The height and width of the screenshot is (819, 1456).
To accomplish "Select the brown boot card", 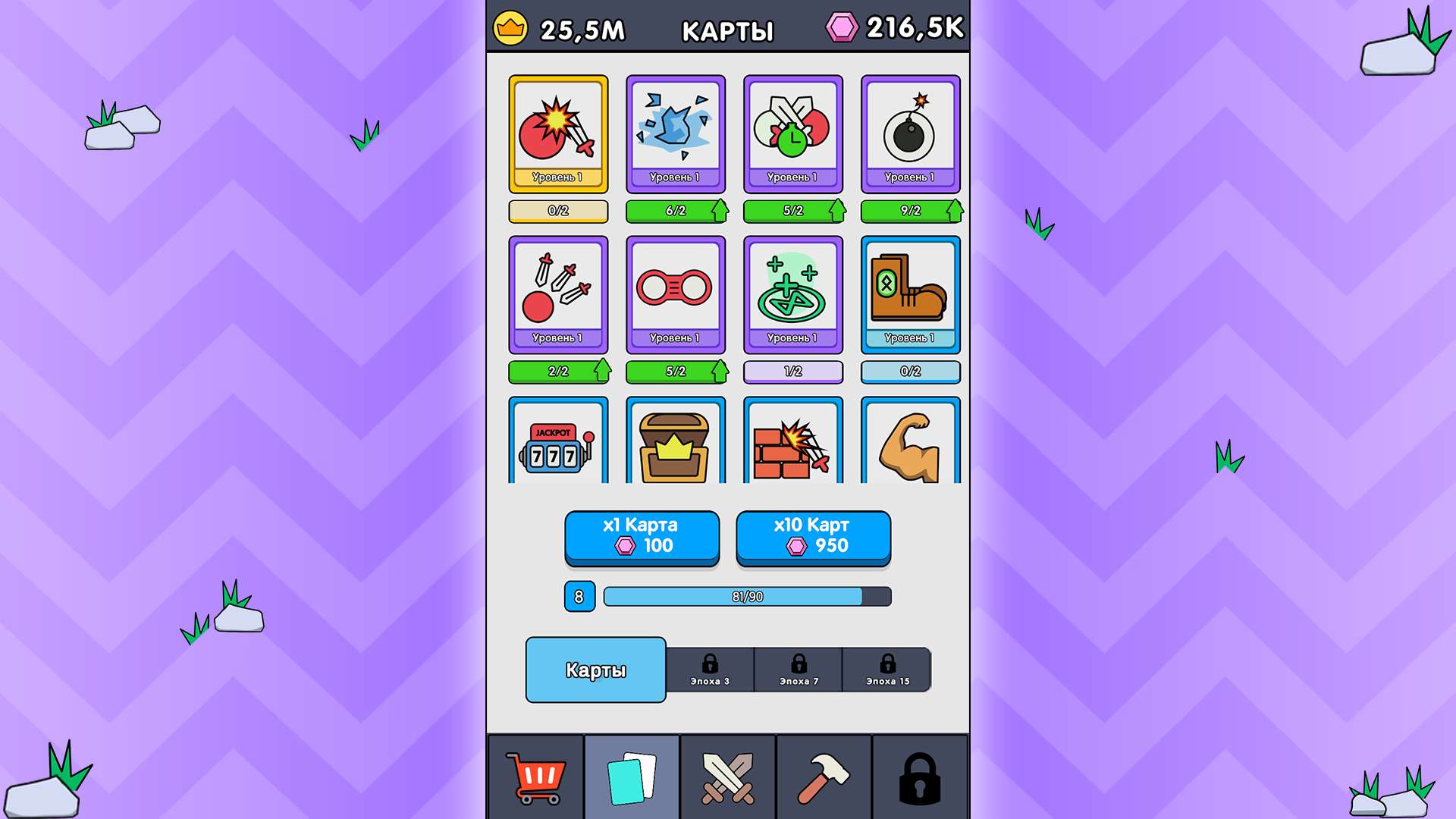I will point(910,294).
